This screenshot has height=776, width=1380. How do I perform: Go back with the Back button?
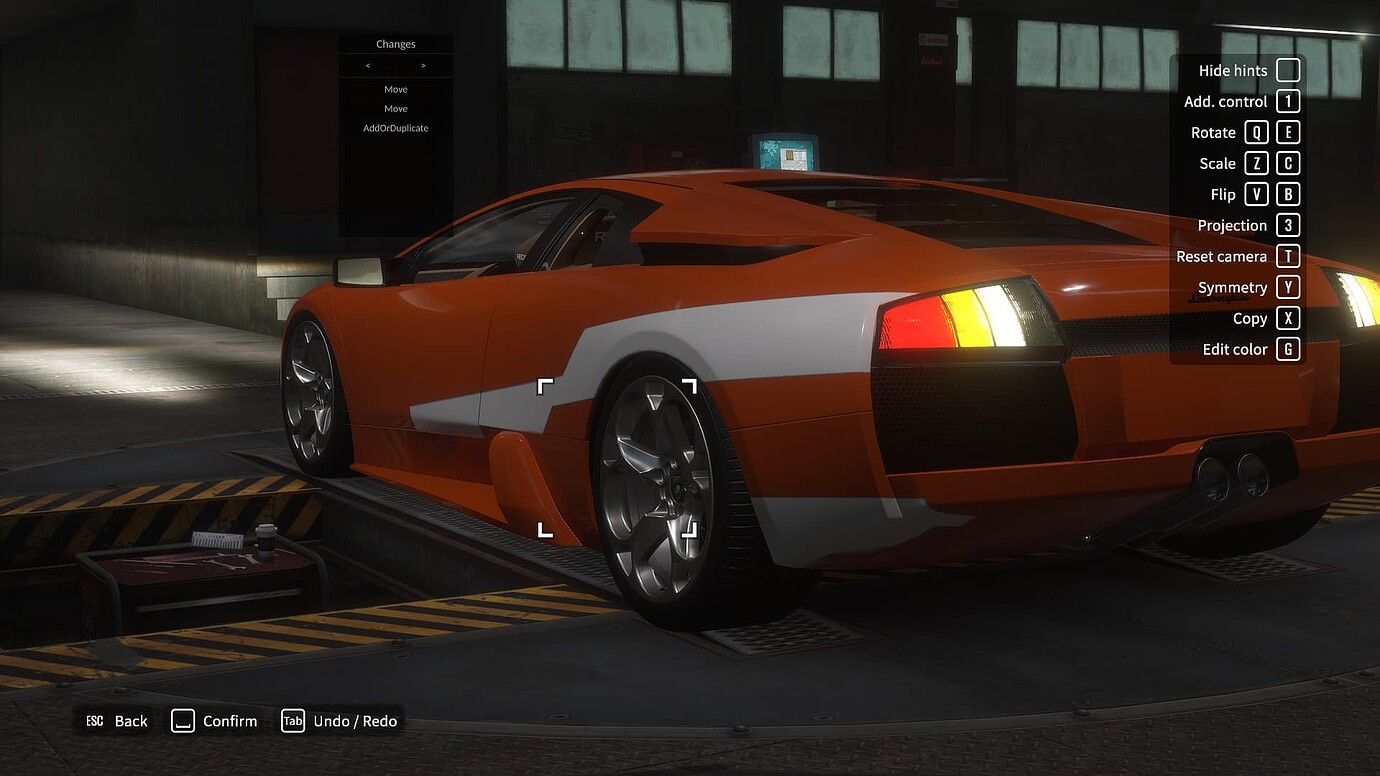point(117,721)
